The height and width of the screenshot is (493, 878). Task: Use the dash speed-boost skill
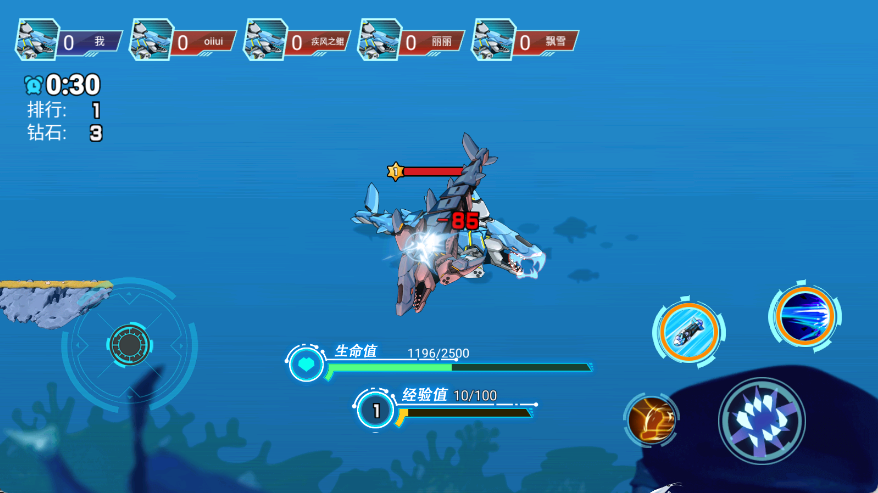click(688, 331)
